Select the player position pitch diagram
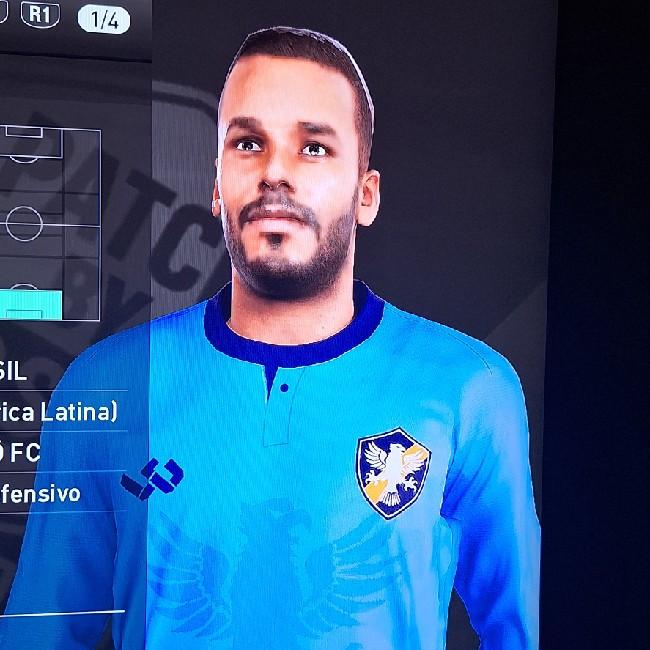The width and height of the screenshot is (650, 650). (x=48, y=220)
